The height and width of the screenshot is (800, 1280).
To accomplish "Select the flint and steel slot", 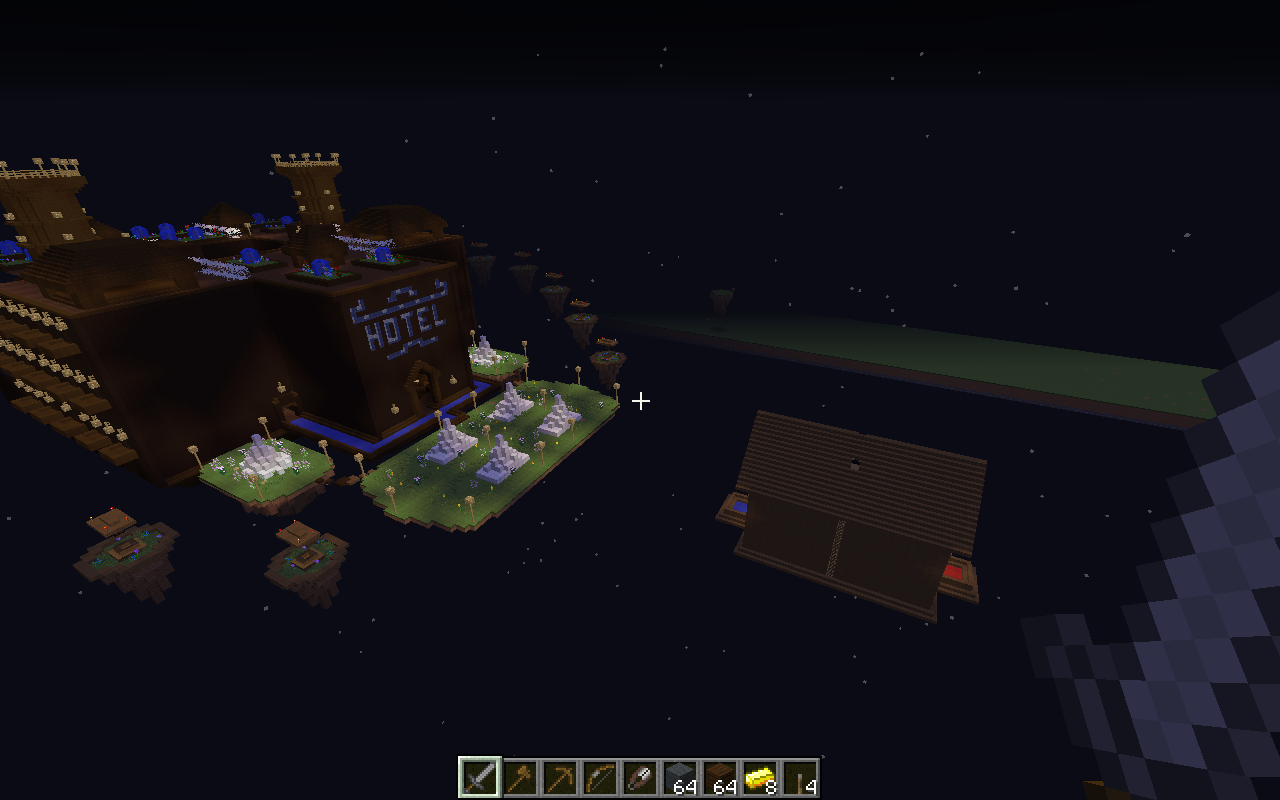I will pos(639,777).
